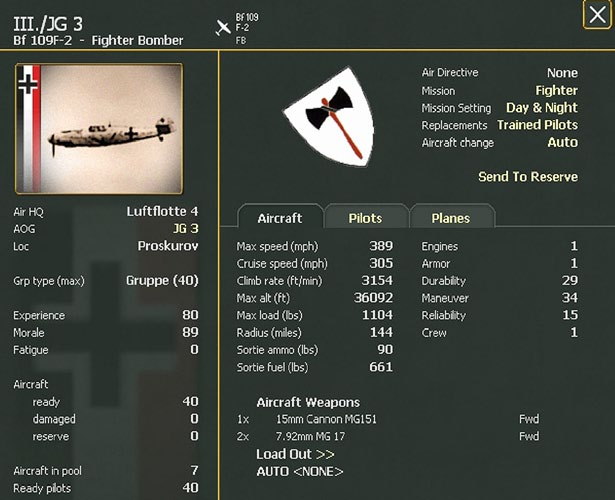Screen dimensions: 615x500
Task: Open the JG 3 AOG link
Action: (x=185, y=228)
